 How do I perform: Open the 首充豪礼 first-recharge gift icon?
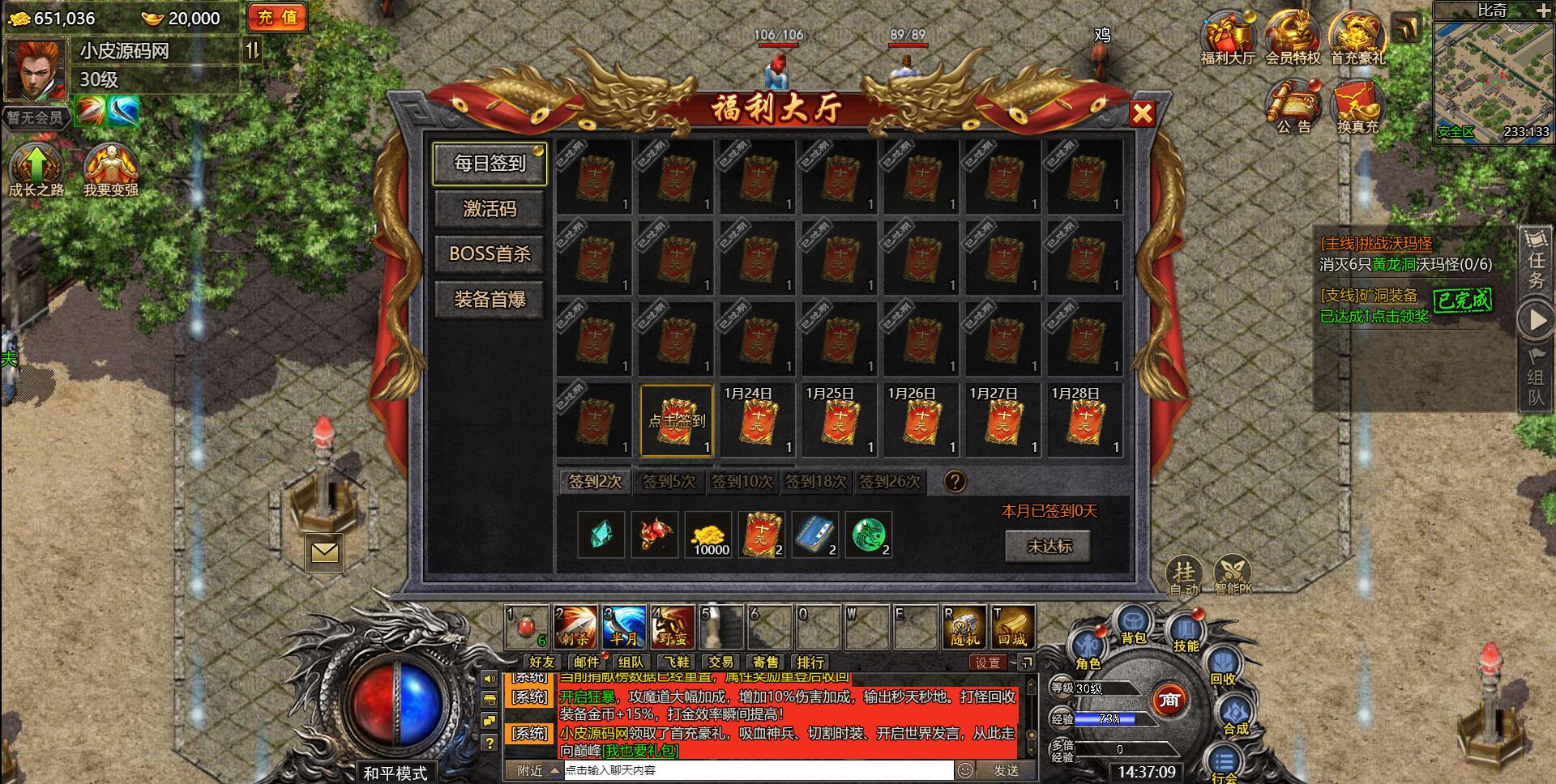1357,37
